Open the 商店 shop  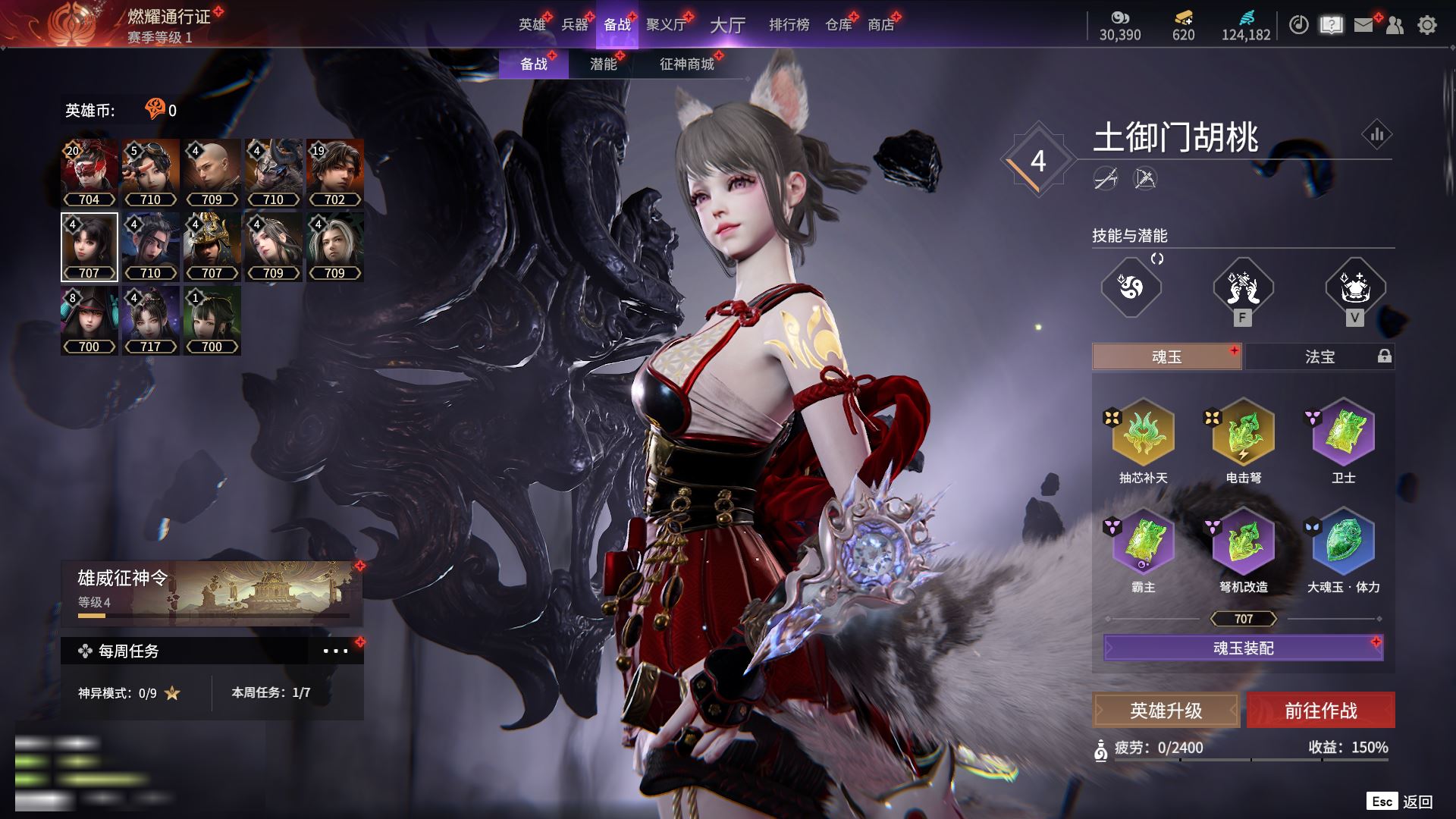881,25
